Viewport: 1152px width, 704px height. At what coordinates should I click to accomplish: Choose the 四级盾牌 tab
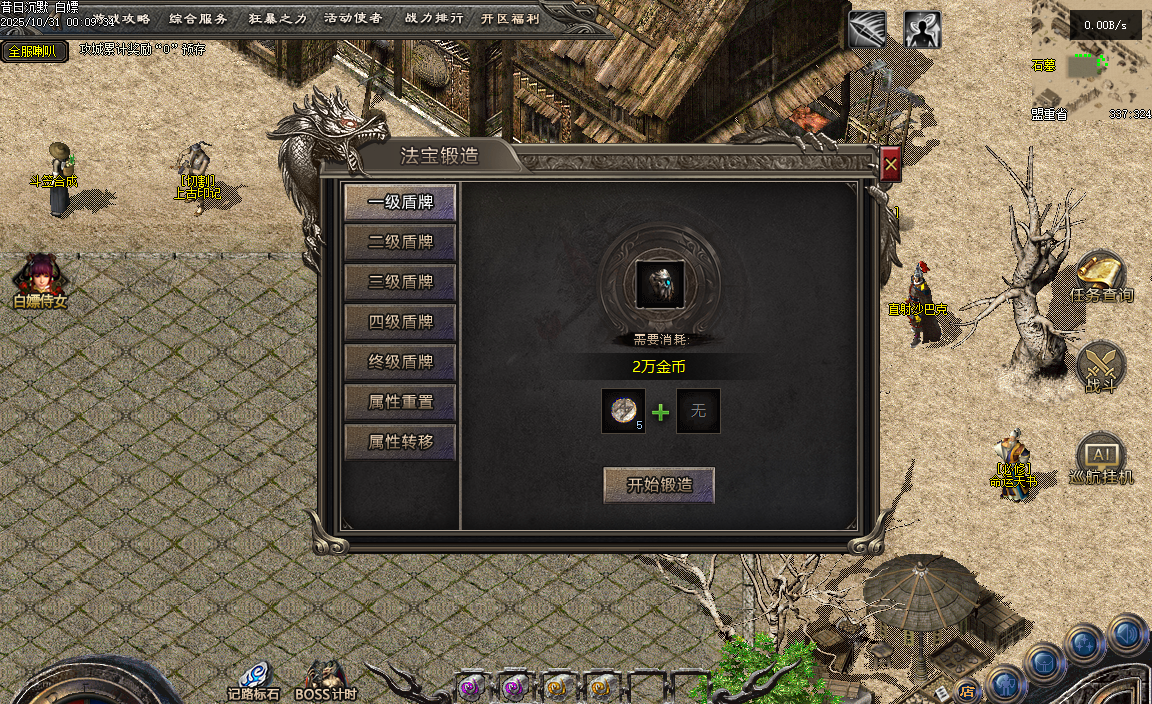point(400,322)
